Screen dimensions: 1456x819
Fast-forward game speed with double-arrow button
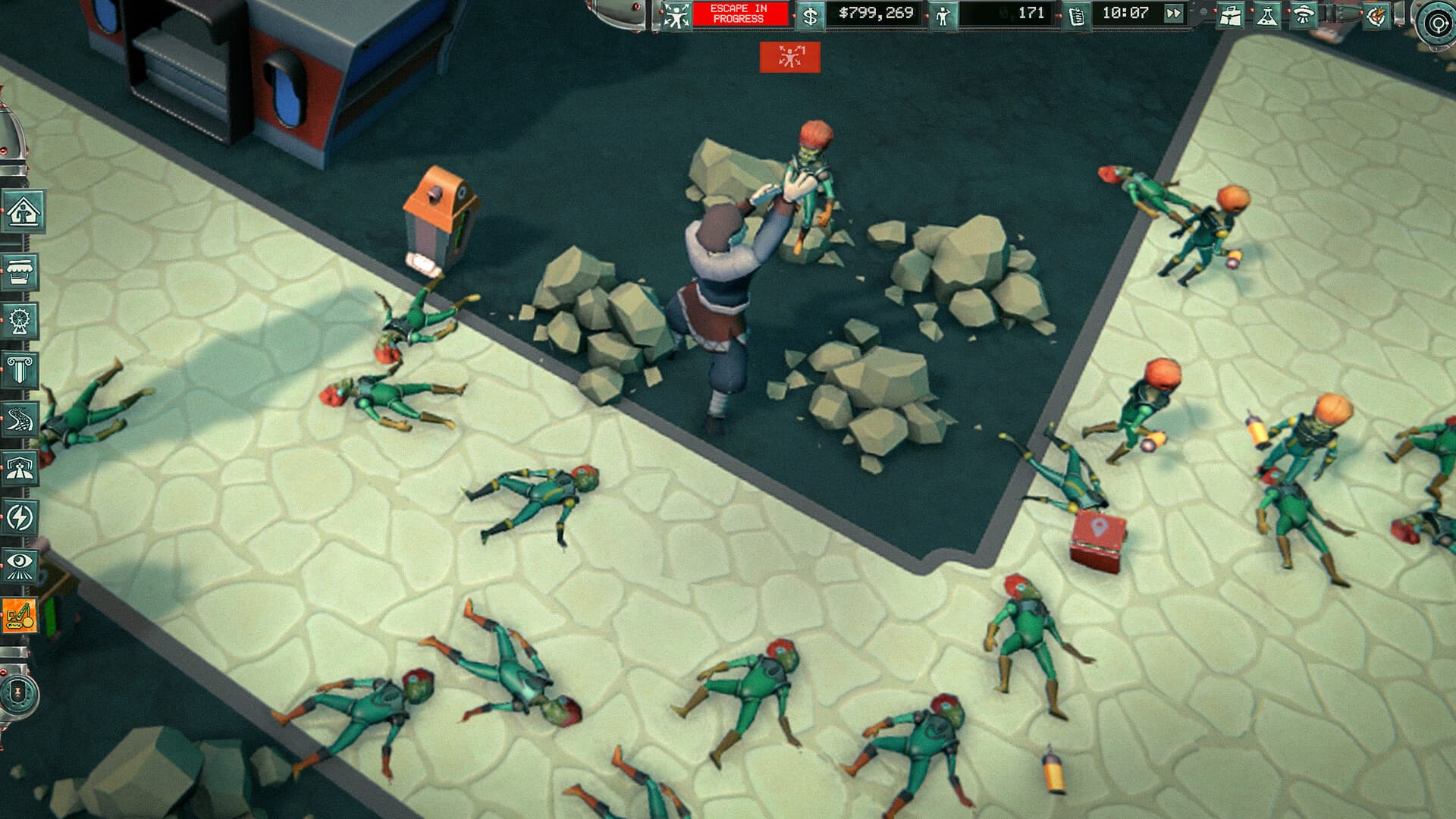[1174, 13]
